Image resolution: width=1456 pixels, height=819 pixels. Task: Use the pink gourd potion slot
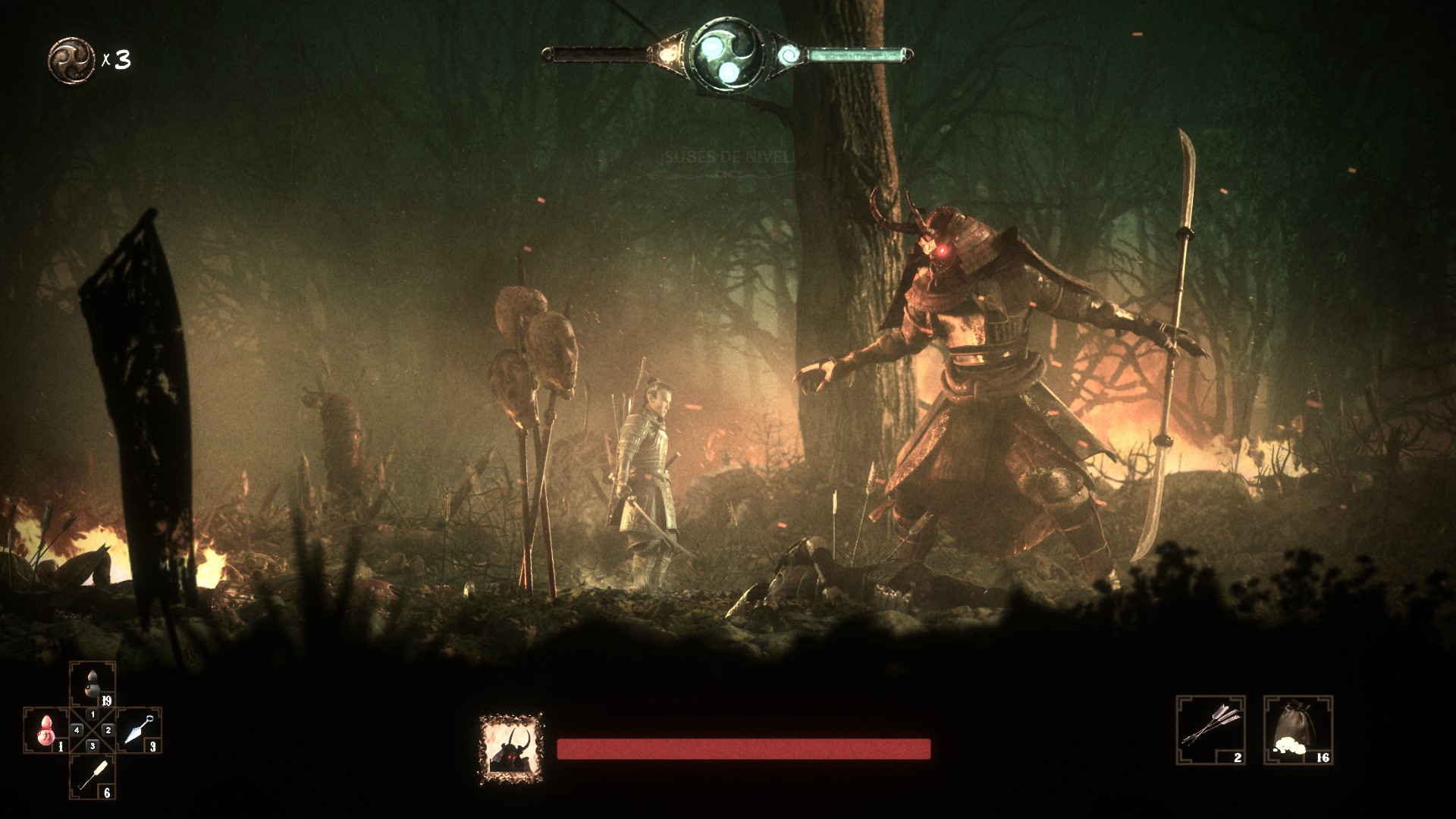[47, 731]
